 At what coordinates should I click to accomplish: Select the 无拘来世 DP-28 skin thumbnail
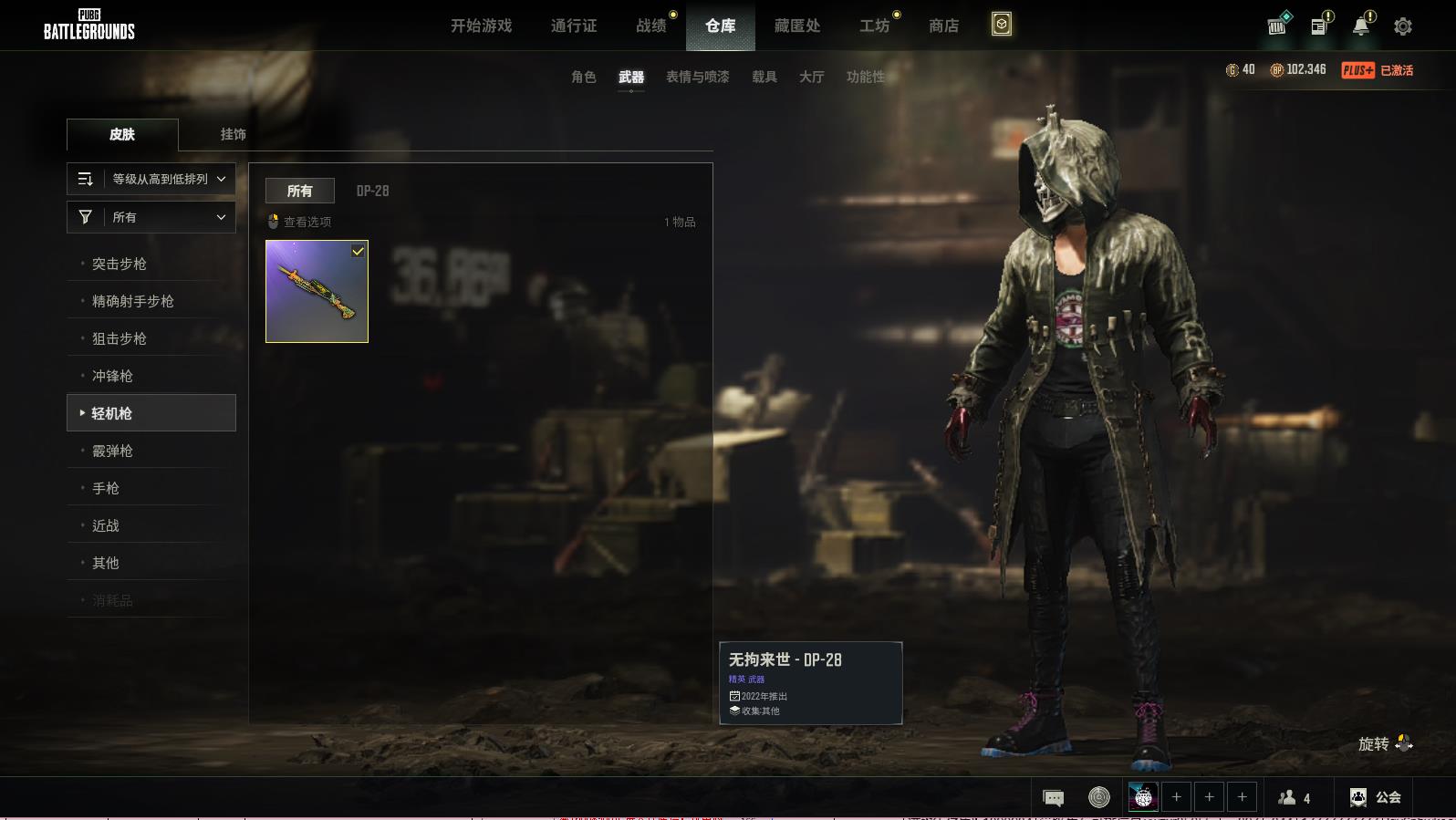pos(317,292)
